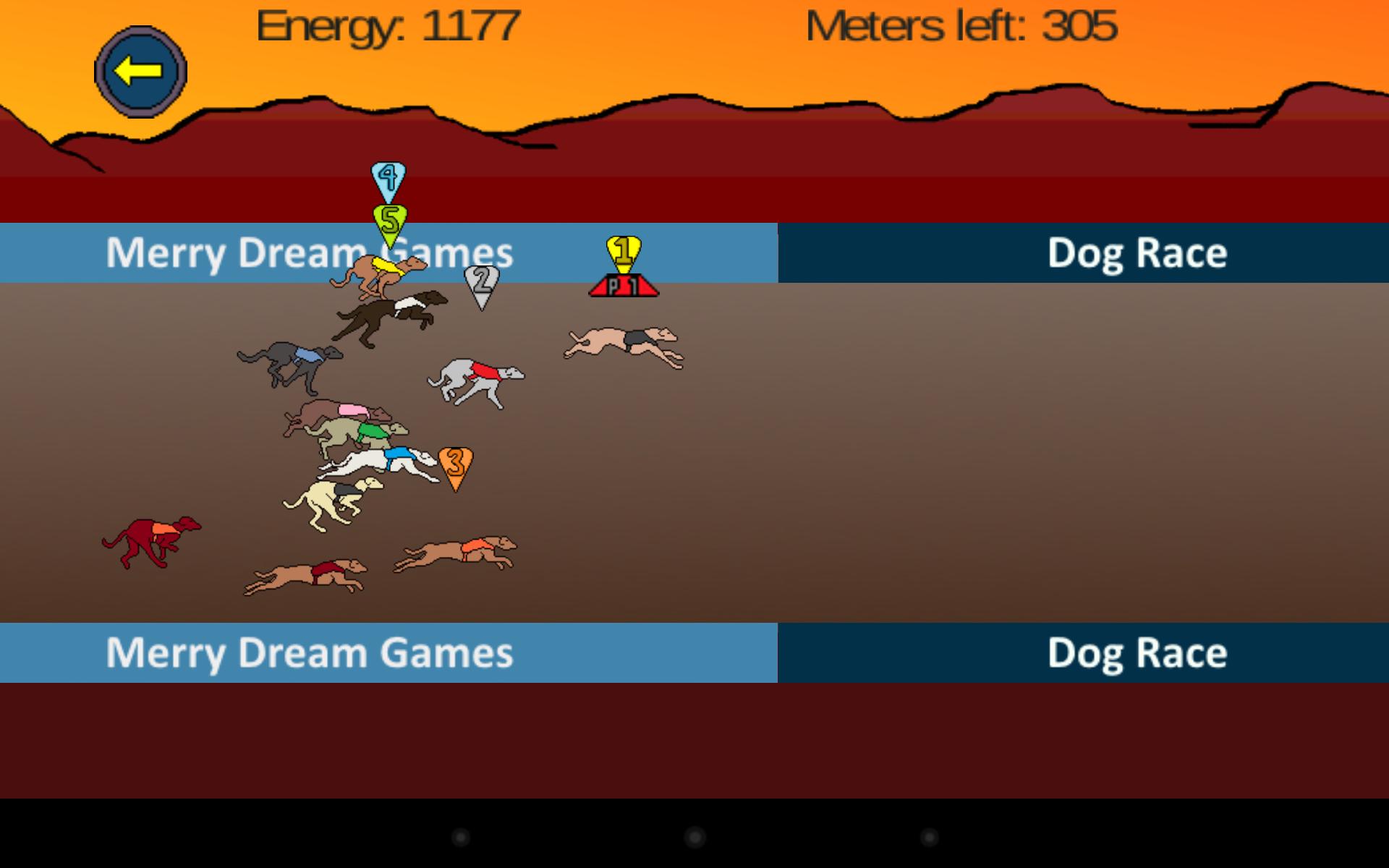1389x868 pixels.
Task: Open the top Merry Dream Games banner
Action: 310,252
